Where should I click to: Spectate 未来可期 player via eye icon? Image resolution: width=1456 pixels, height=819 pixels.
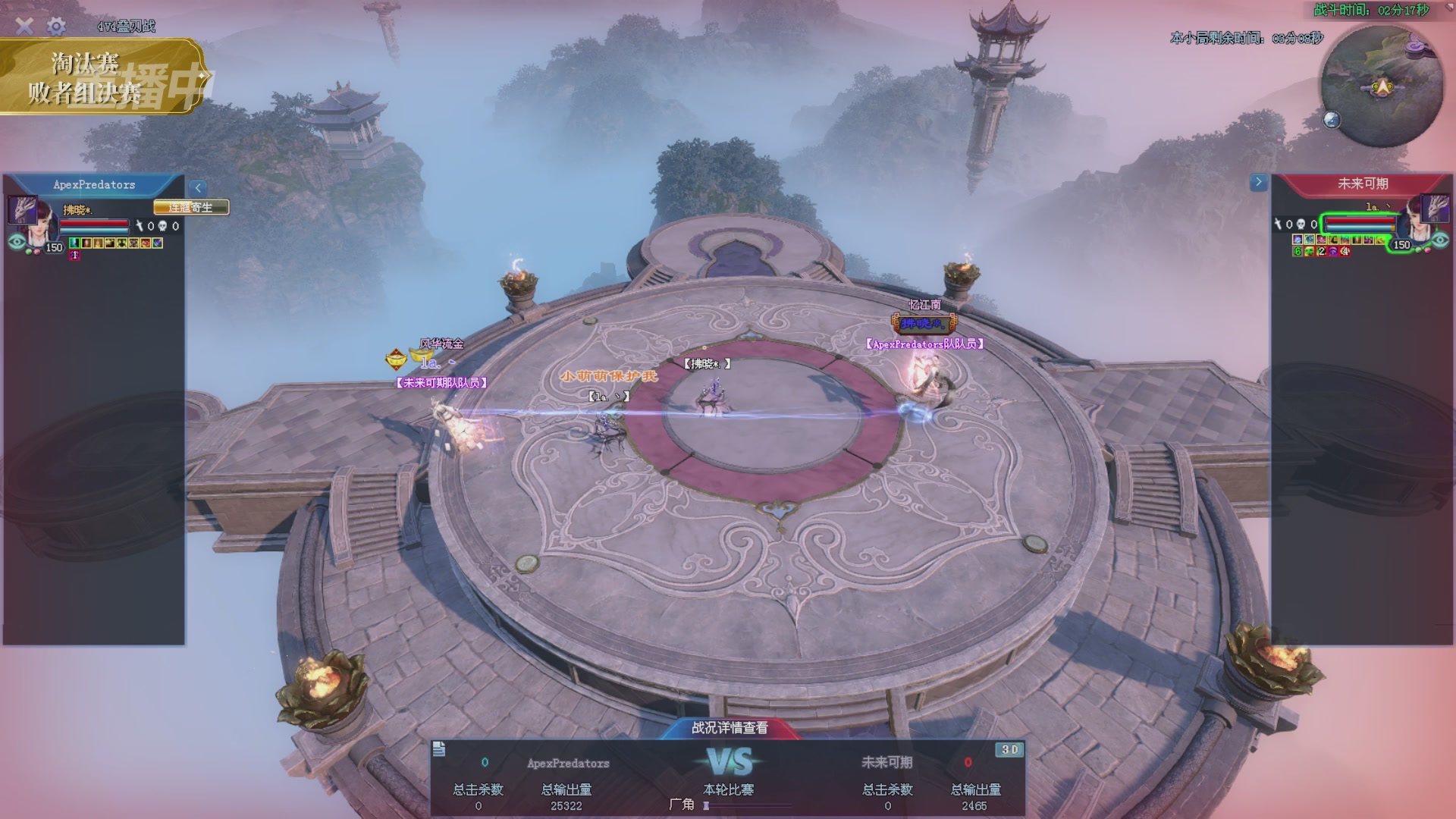1440,240
